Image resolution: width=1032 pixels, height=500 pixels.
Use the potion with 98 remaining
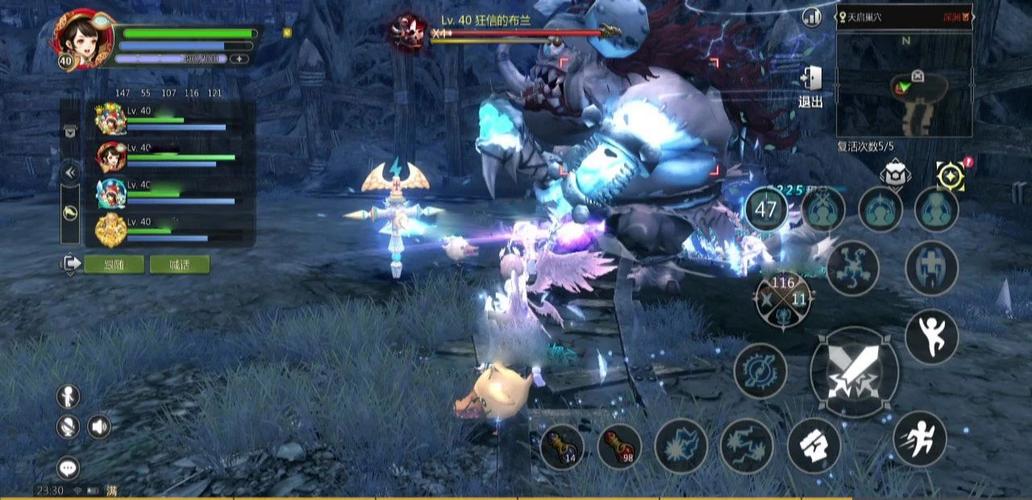[x=619, y=446]
